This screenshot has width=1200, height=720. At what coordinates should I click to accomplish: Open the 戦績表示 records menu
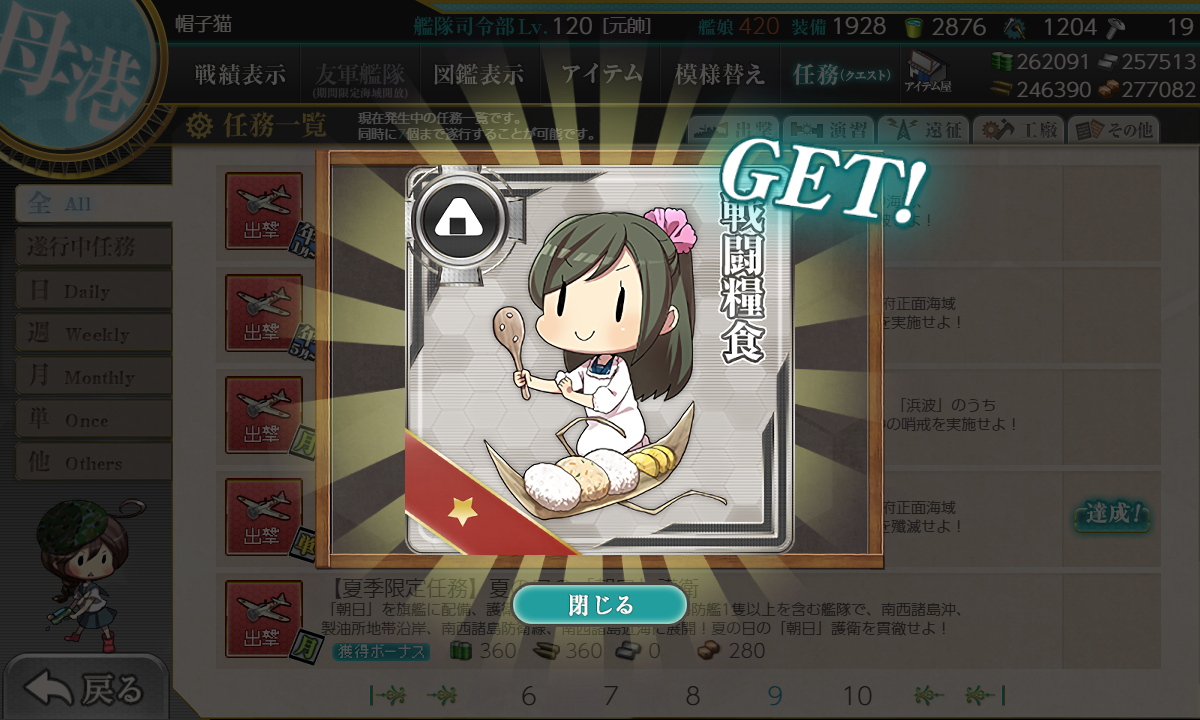click(x=240, y=75)
